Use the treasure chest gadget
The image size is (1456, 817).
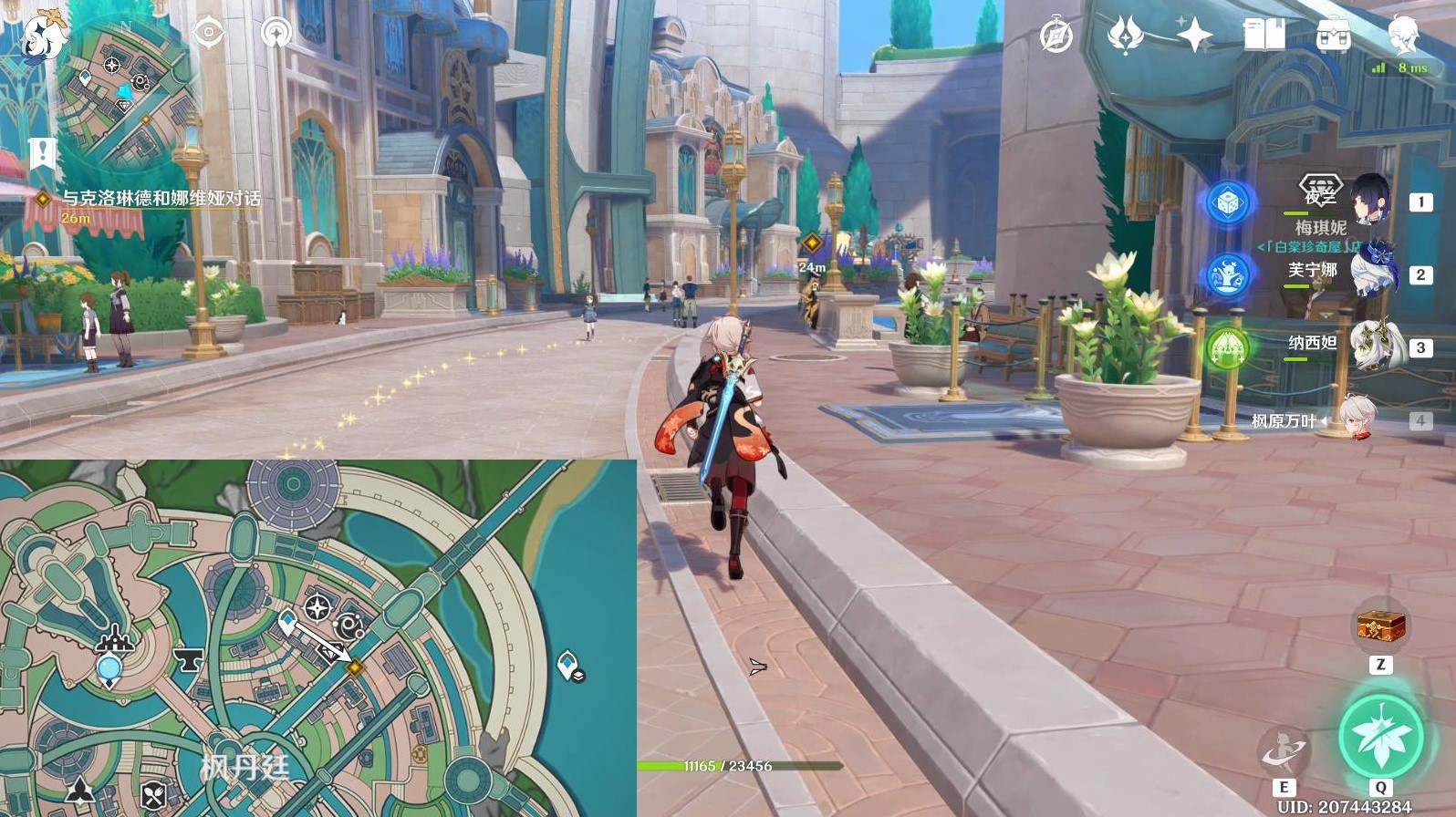[1380, 626]
